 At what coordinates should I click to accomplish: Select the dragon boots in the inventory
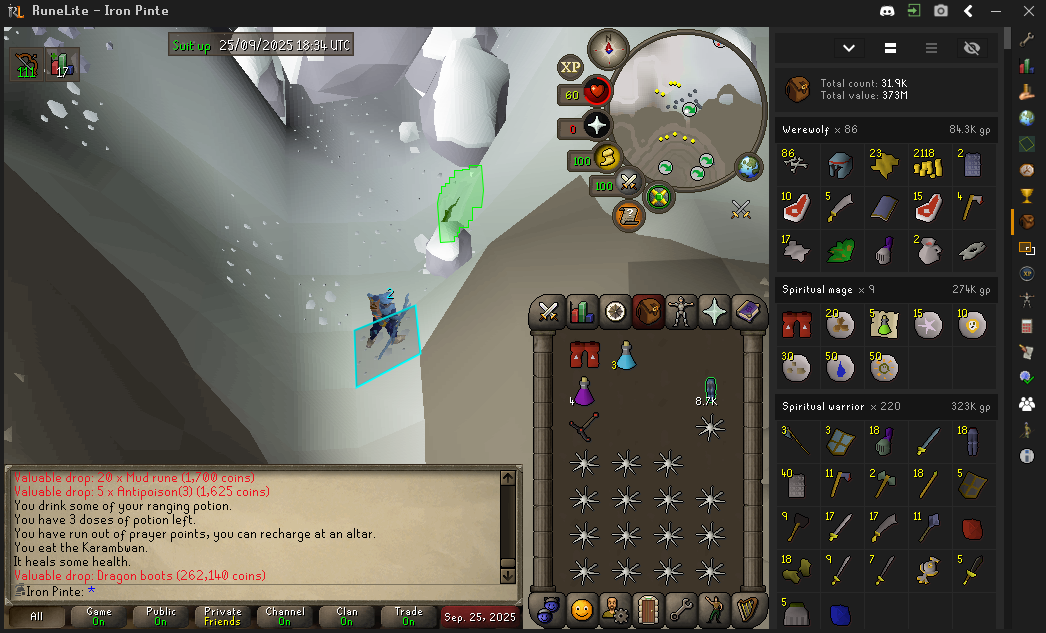584,354
